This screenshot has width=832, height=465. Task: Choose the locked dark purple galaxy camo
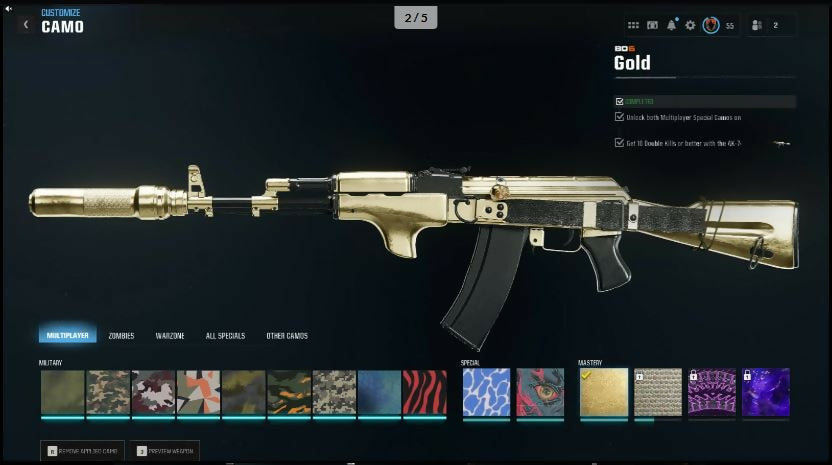click(x=766, y=392)
